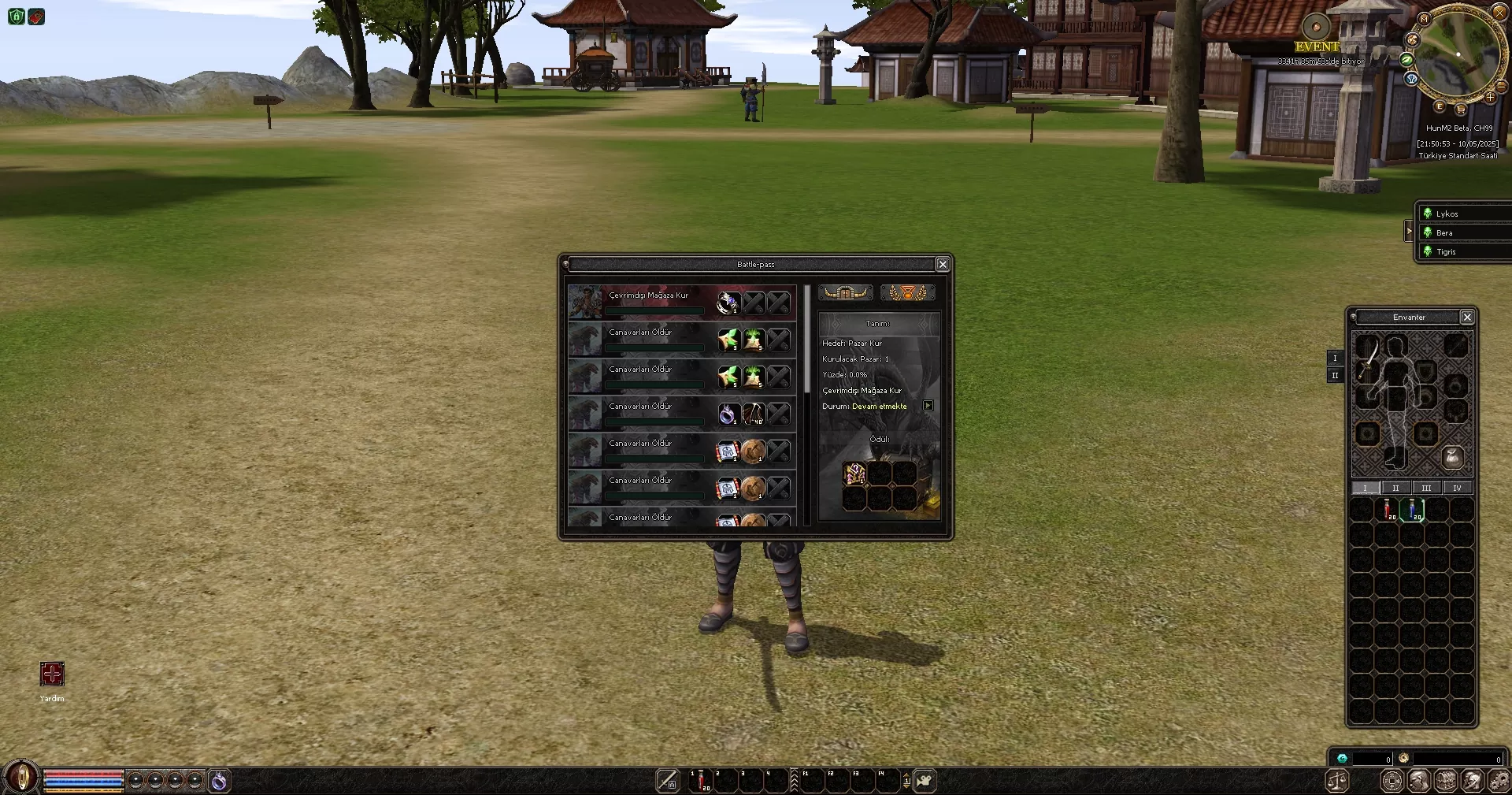Toggle the status flag beside Devam etmekte
1512x795 pixels.
(x=928, y=406)
